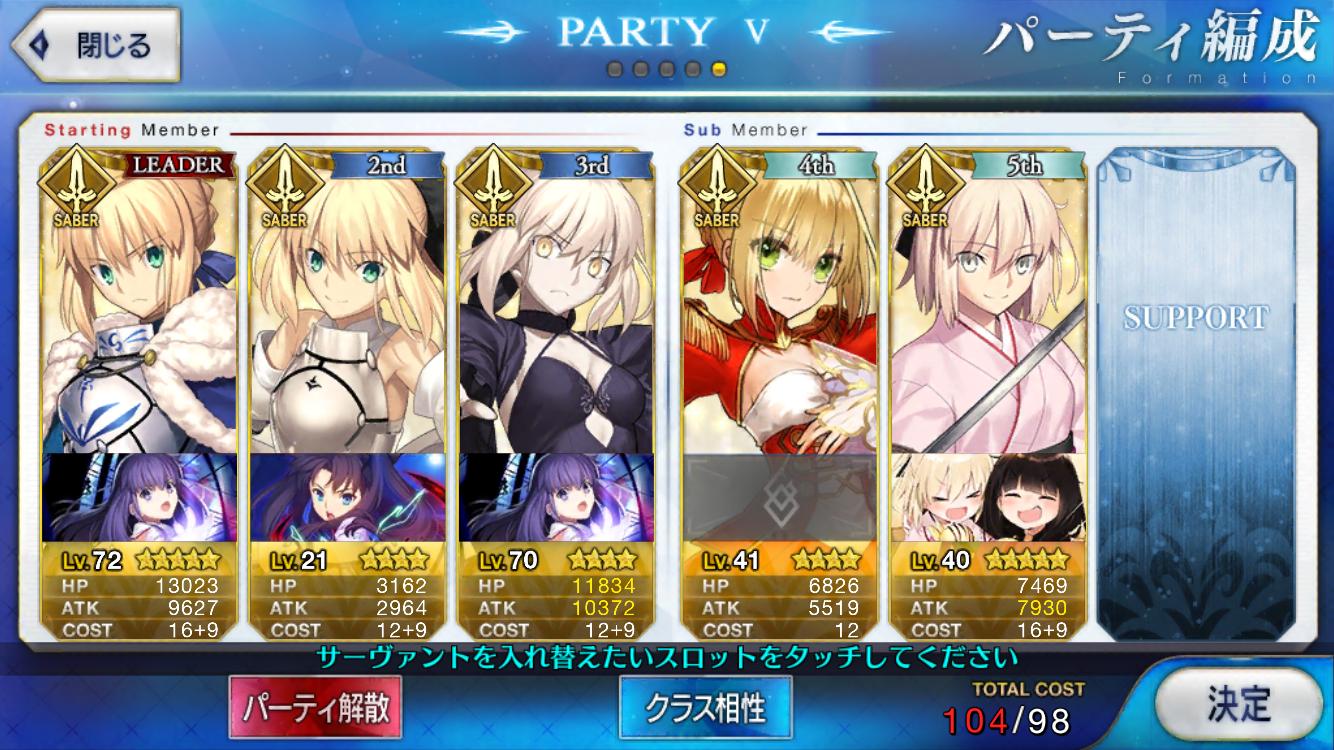Viewport: 1334px width, 750px height.
Task: Select the 5th slot pink kimono Saber
Action: pyautogui.click(x=988, y=300)
